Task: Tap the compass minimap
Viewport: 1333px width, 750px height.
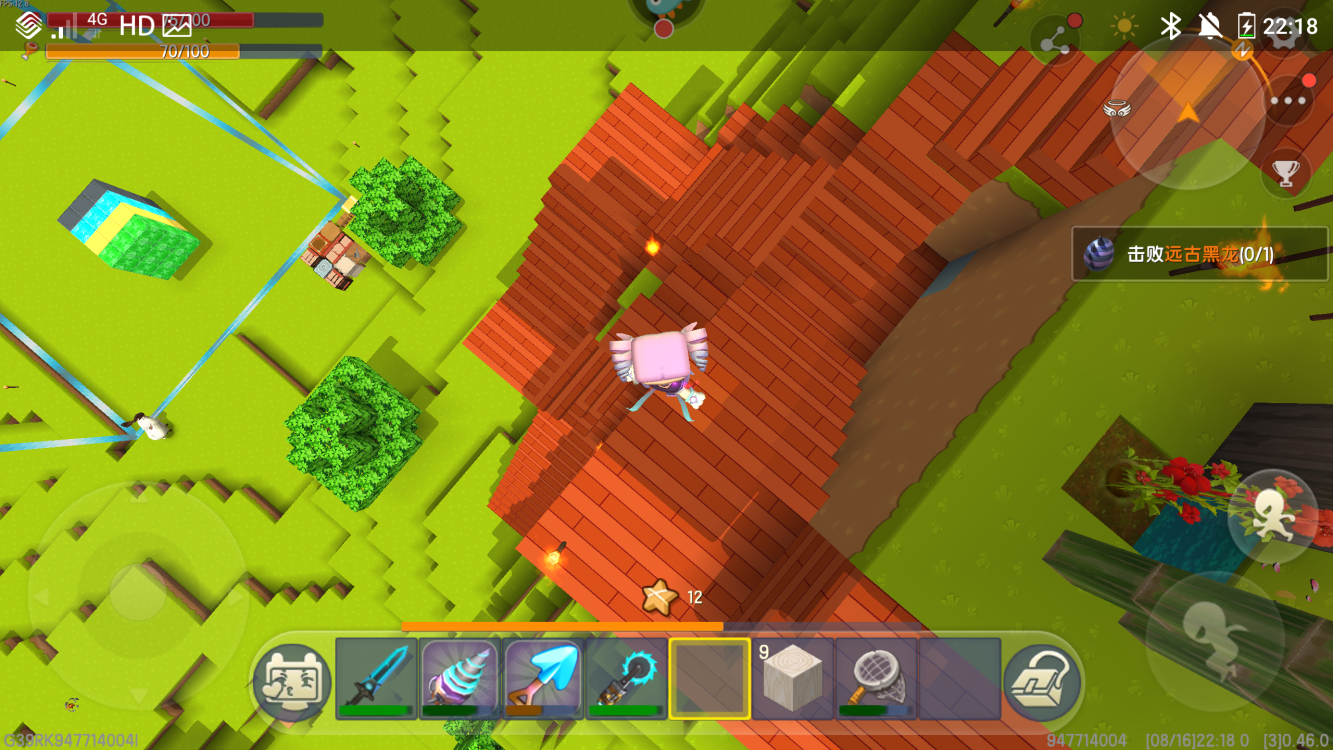Action: (x=1187, y=112)
